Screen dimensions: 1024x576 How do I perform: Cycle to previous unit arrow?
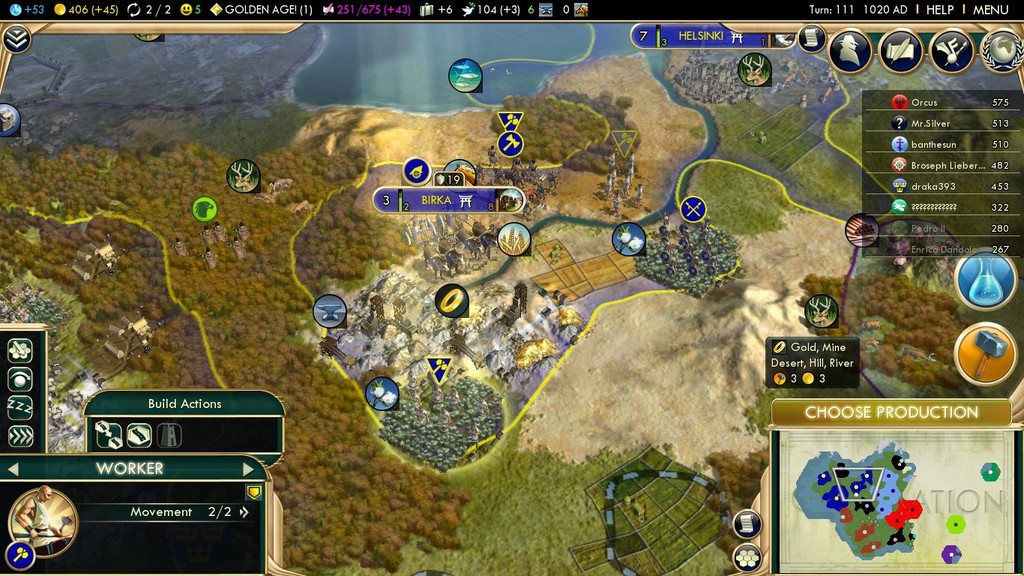click(x=13, y=468)
